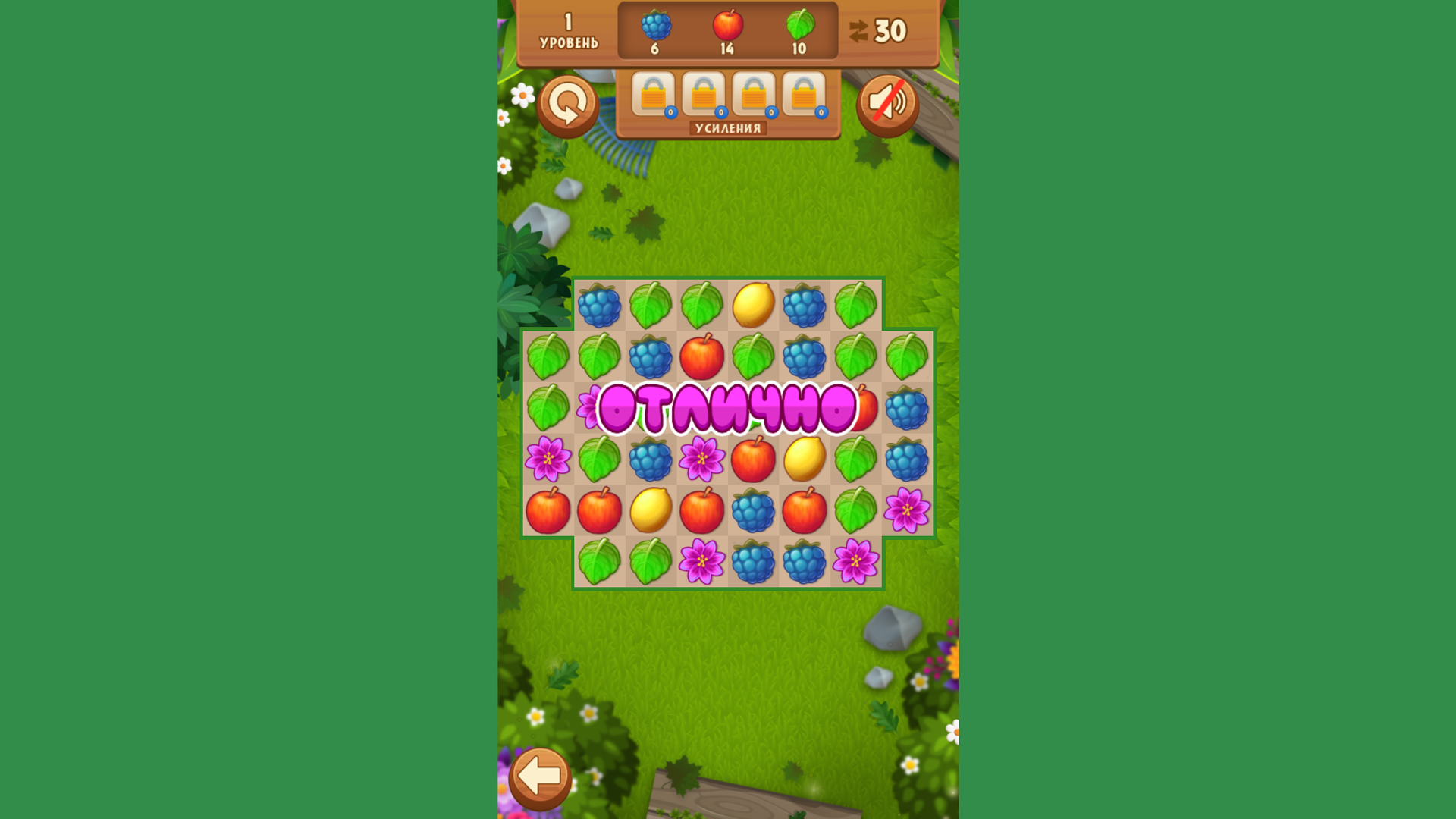Click the apple goal icon showing 14

coord(726,25)
